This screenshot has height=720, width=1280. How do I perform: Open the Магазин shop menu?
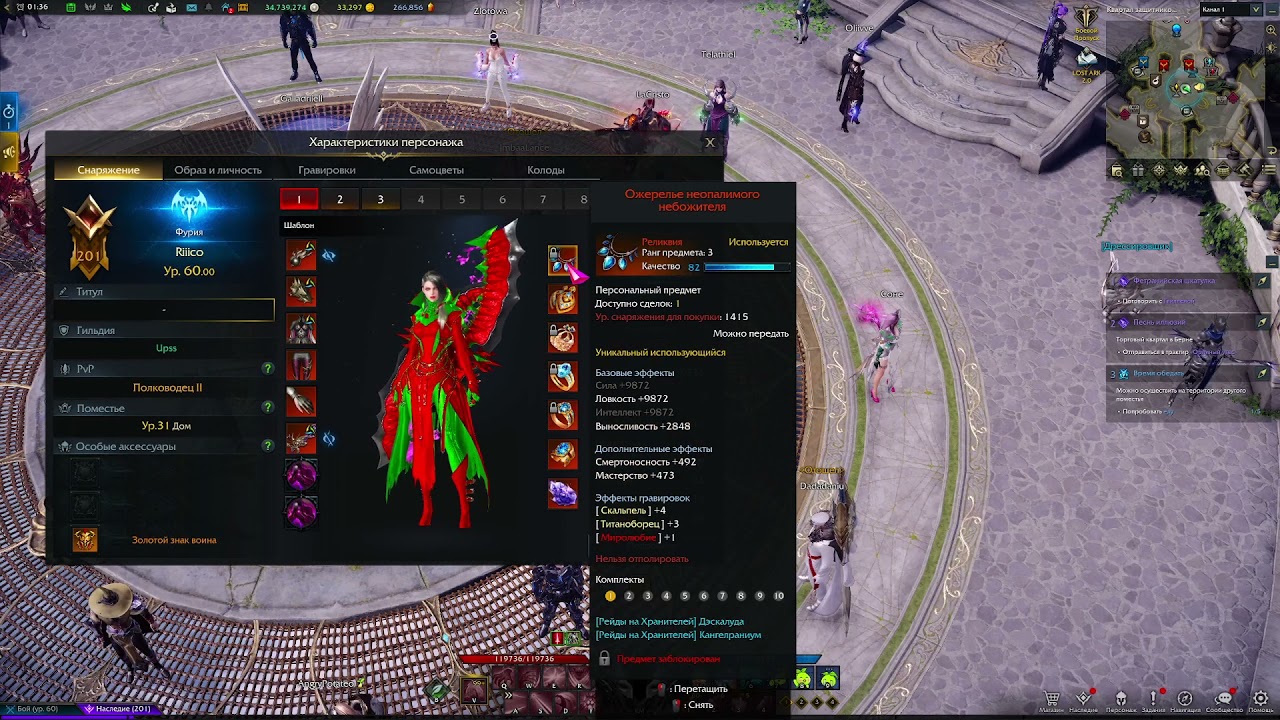(x=1051, y=699)
